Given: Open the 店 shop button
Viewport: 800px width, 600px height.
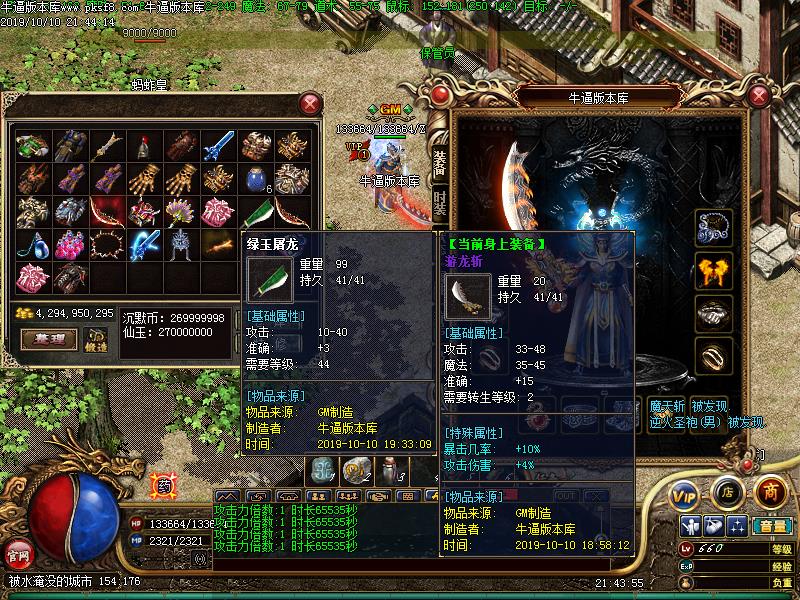Looking at the screenshot, I should 727,492.
